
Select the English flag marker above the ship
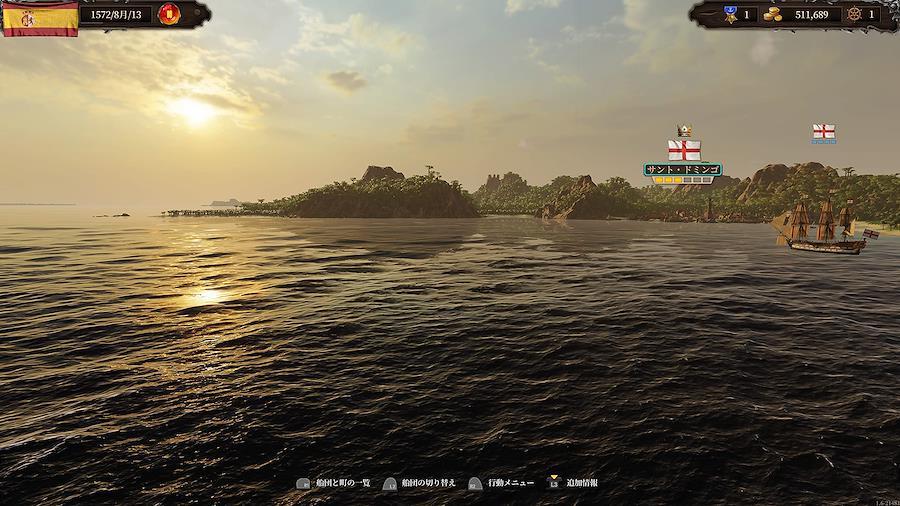(x=823, y=132)
